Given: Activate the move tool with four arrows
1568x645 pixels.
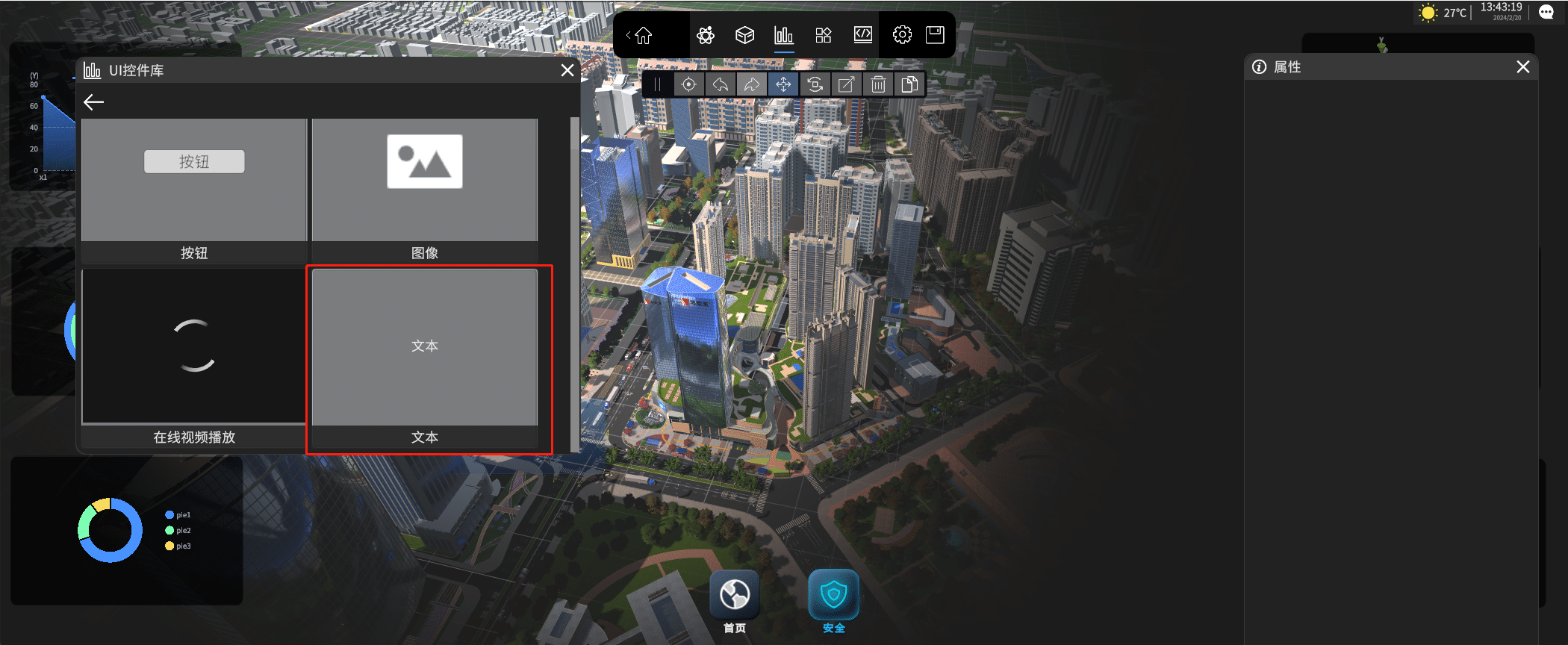Looking at the screenshot, I should coord(783,84).
